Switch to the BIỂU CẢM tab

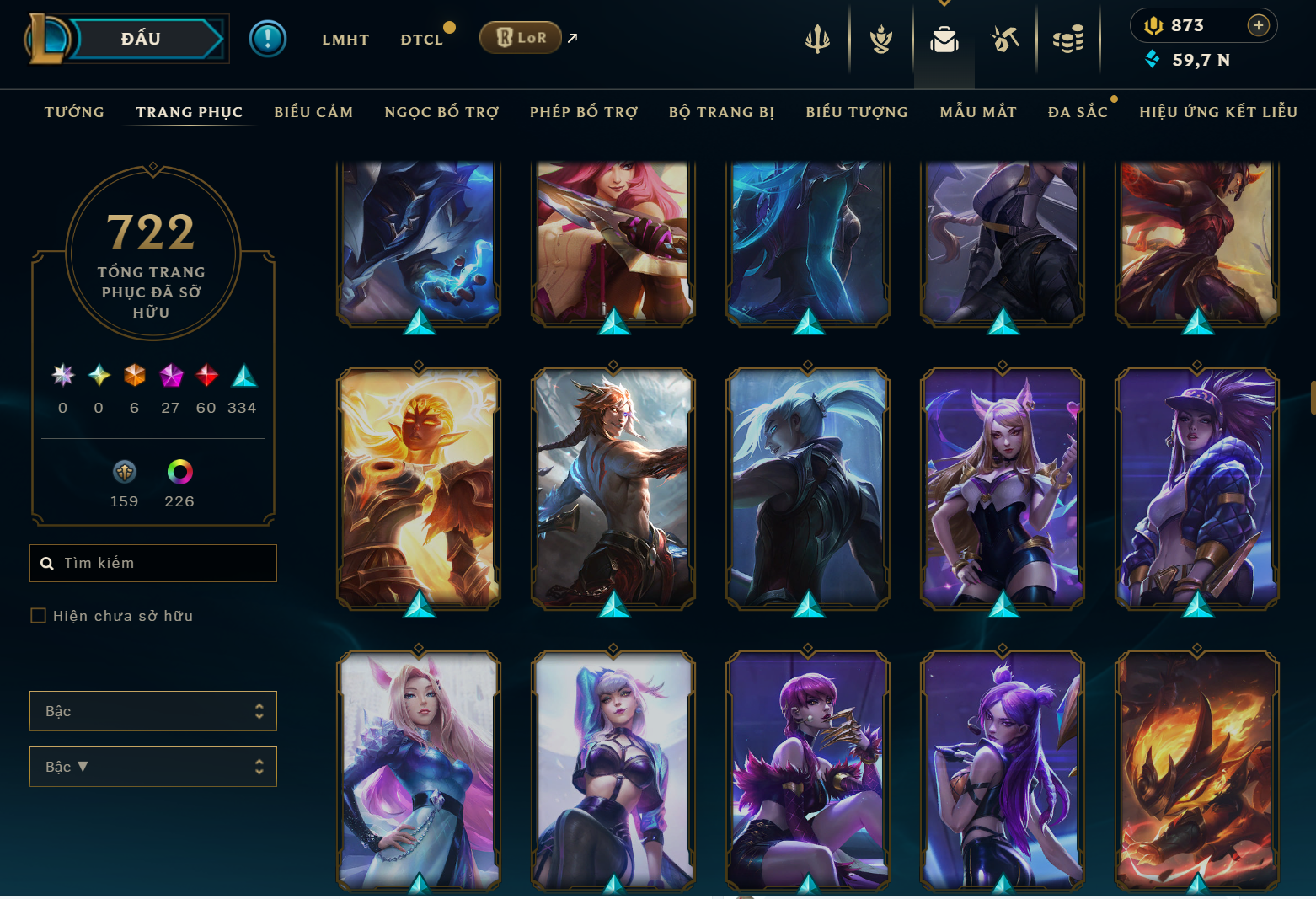pyautogui.click(x=313, y=111)
